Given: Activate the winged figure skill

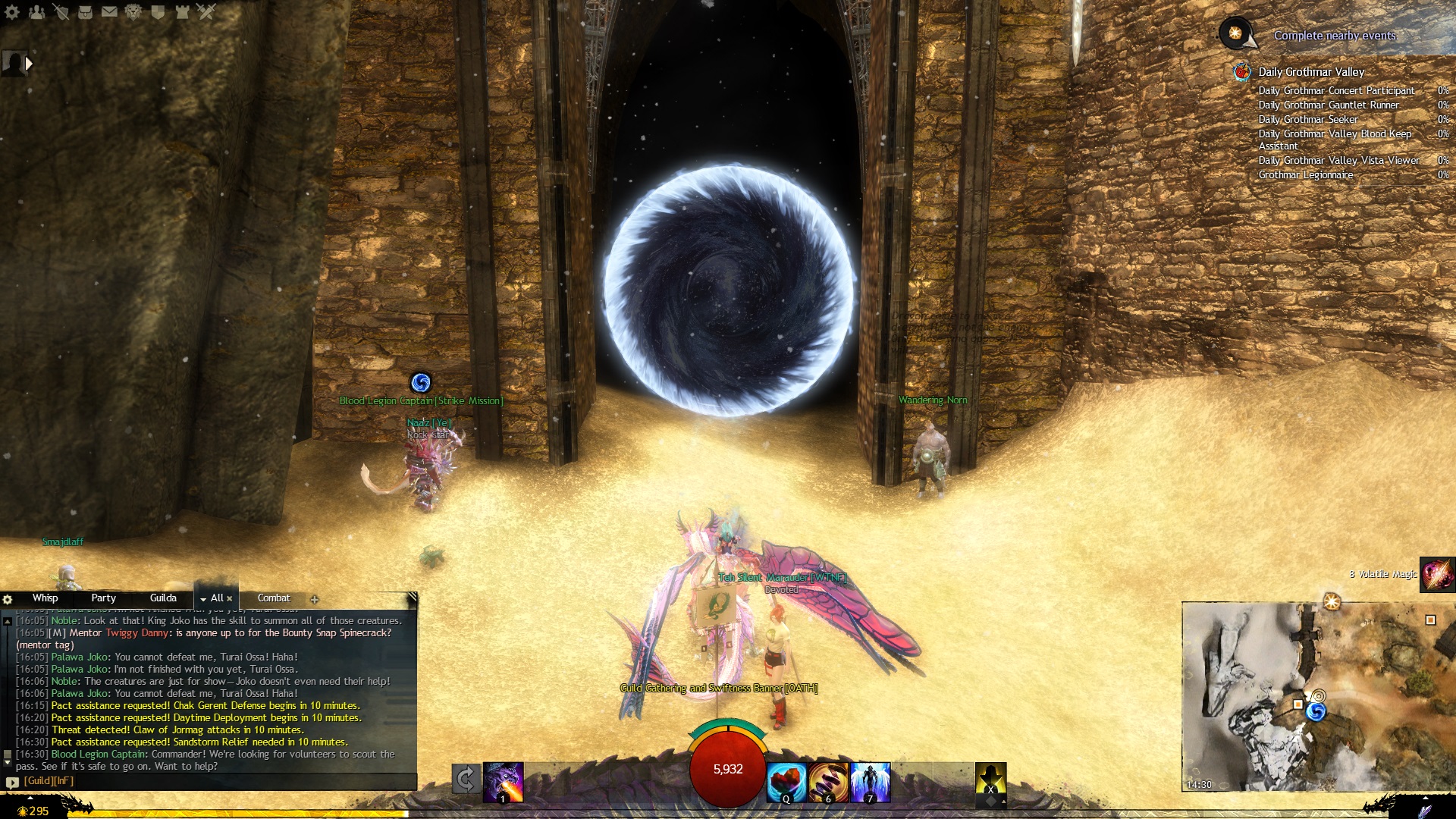Looking at the screenshot, I should [870, 782].
